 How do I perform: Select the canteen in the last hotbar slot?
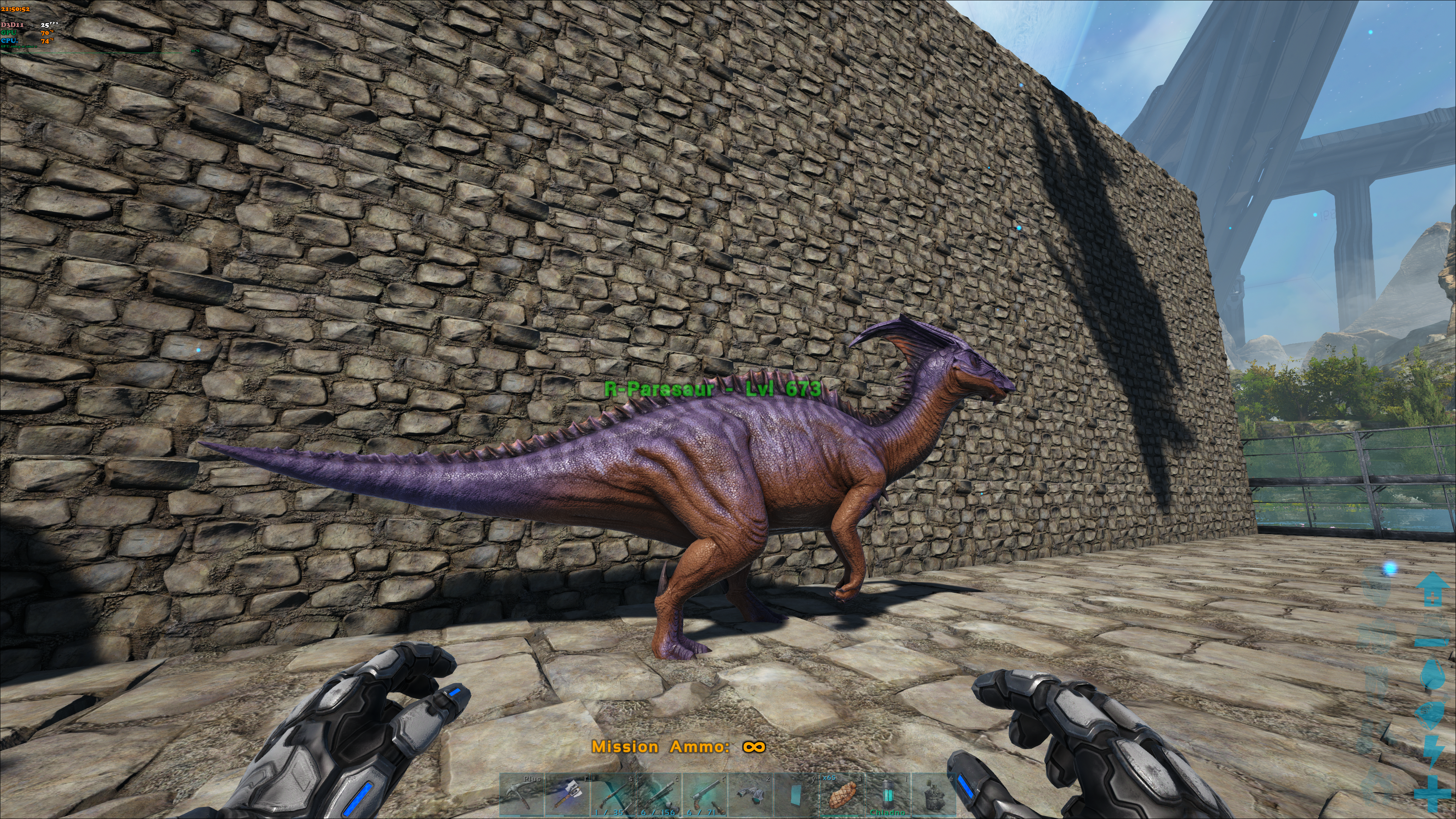click(x=934, y=794)
